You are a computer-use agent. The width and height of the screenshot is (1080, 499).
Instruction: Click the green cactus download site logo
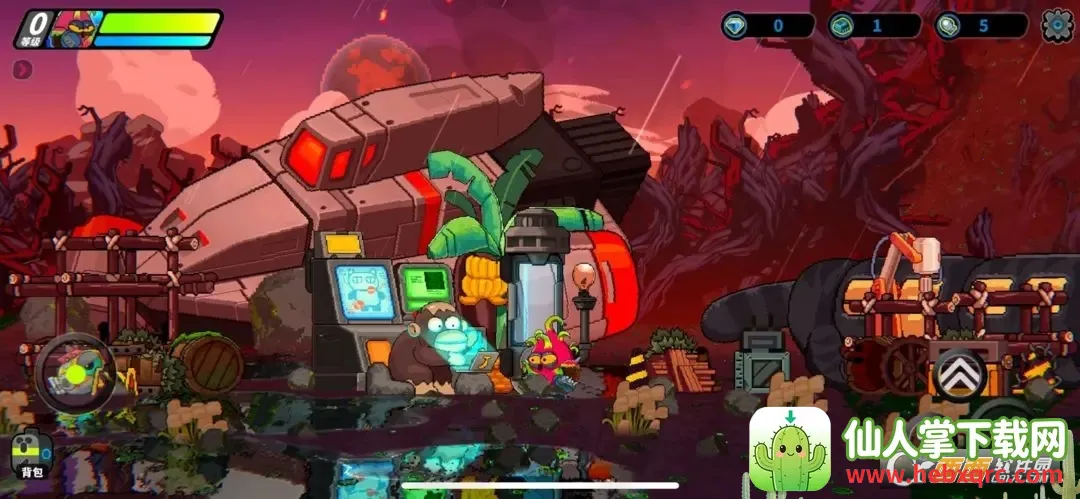pyautogui.click(x=790, y=449)
